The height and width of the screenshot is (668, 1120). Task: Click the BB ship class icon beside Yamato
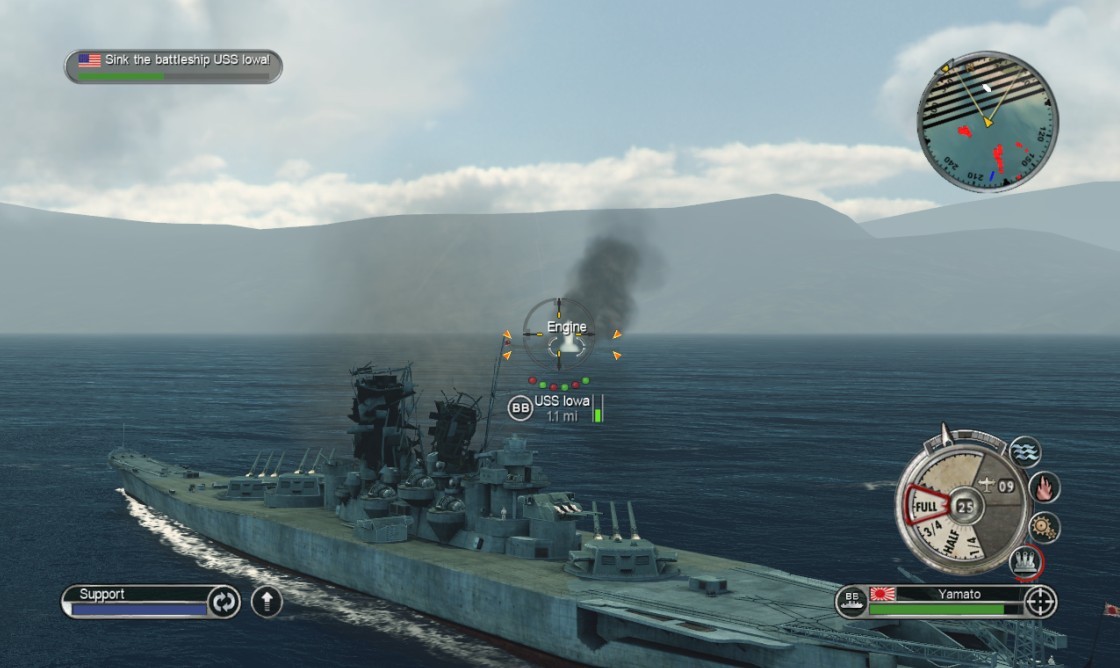click(851, 602)
